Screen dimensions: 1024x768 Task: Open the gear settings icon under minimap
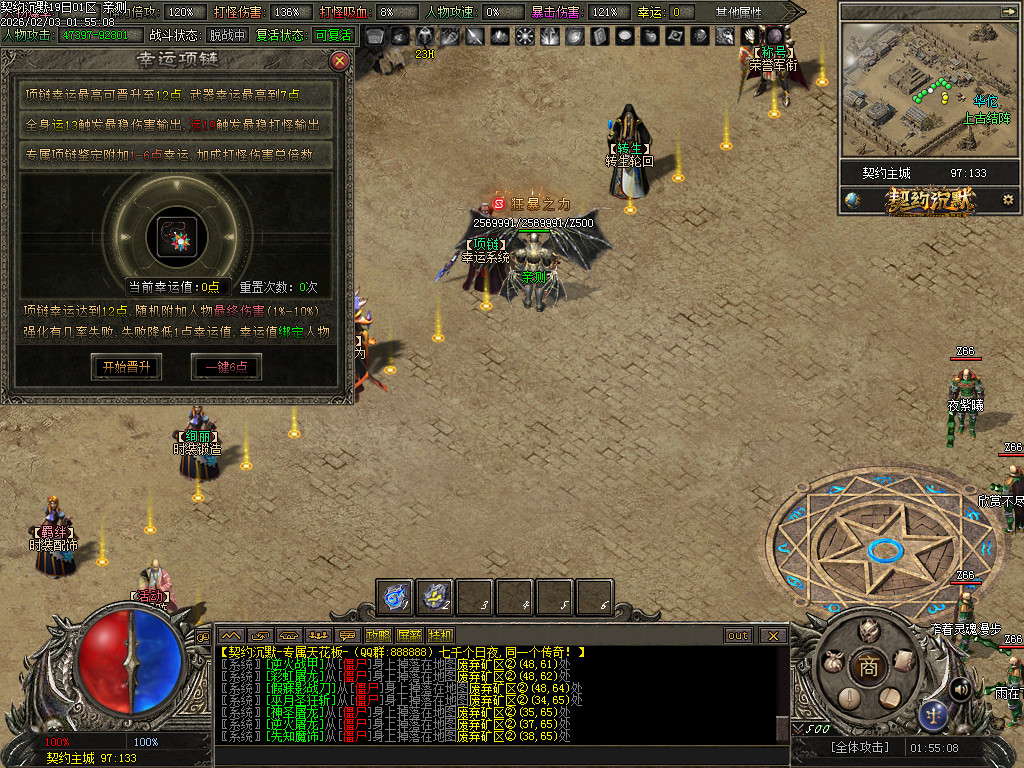(x=1008, y=200)
